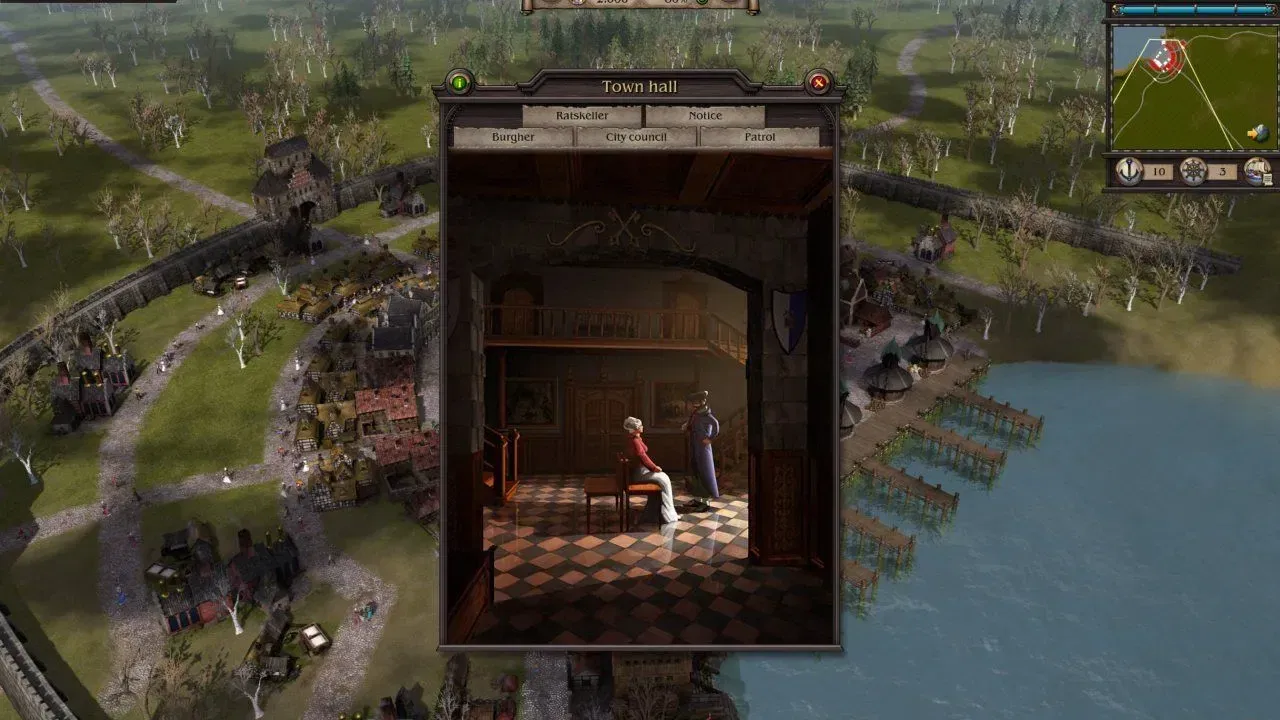The width and height of the screenshot is (1280, 720).
Task: Show the City council tab
Action: [636, 137]
